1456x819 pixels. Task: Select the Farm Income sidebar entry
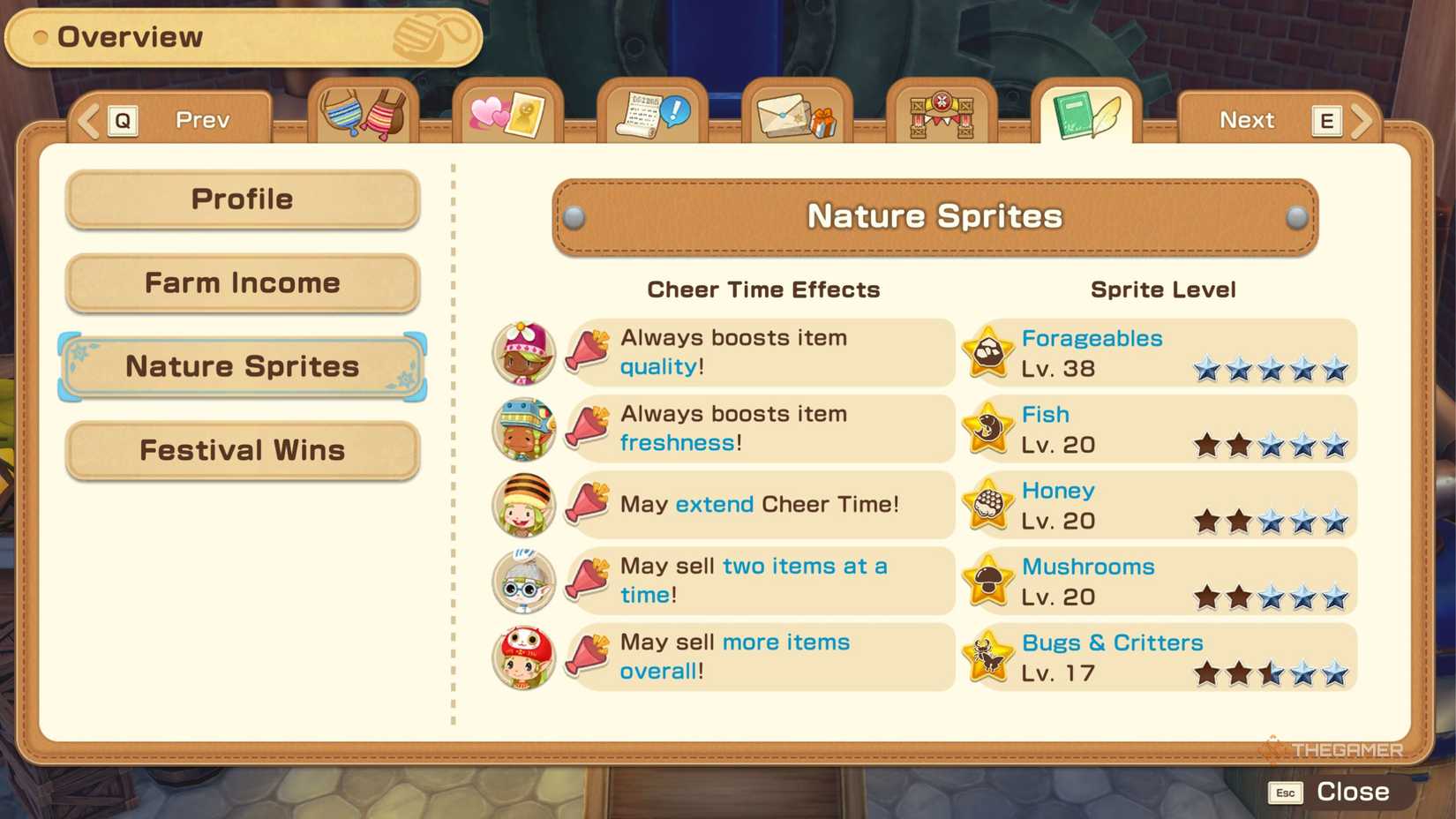click(x=241, y=282)
